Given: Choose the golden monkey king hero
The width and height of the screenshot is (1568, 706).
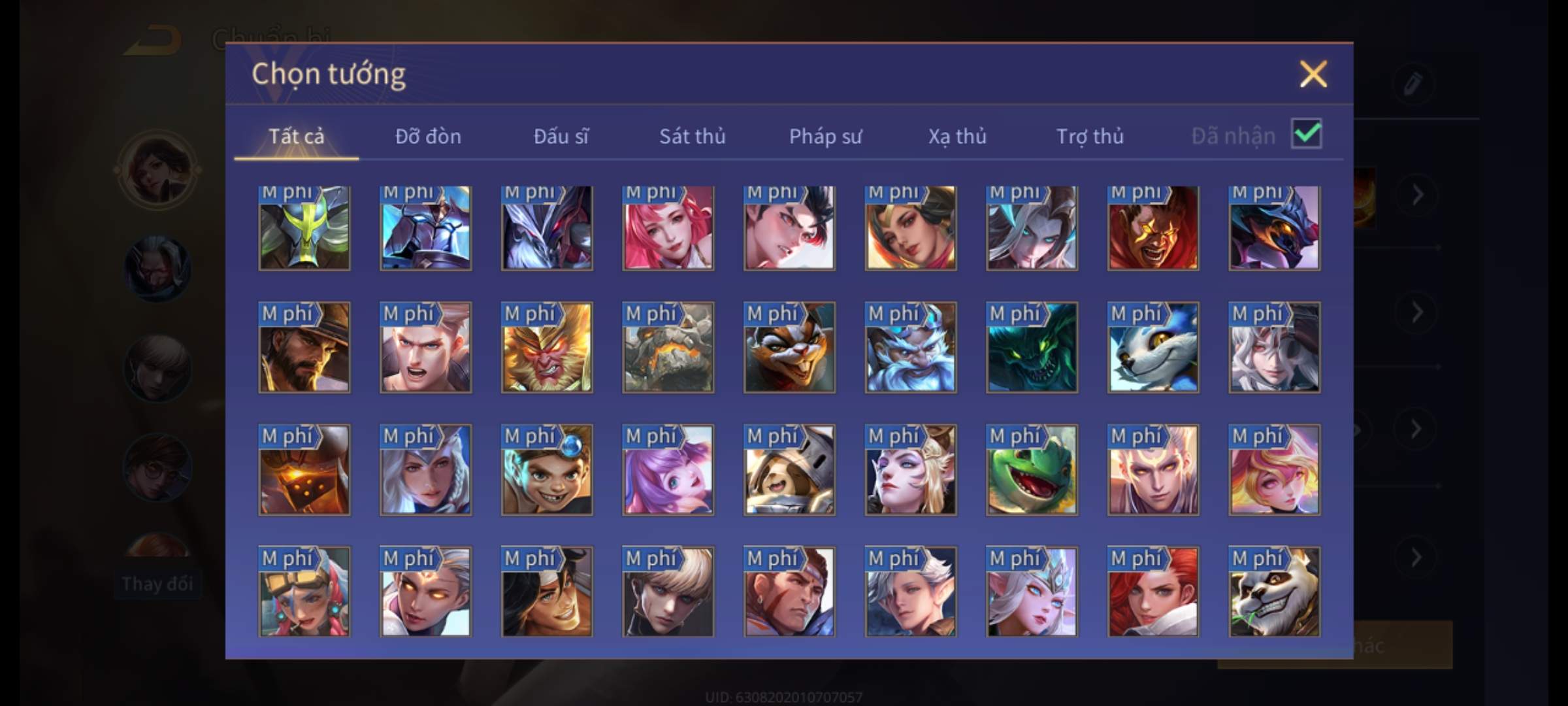Looking at the screenshot, I should click(547, 348).
